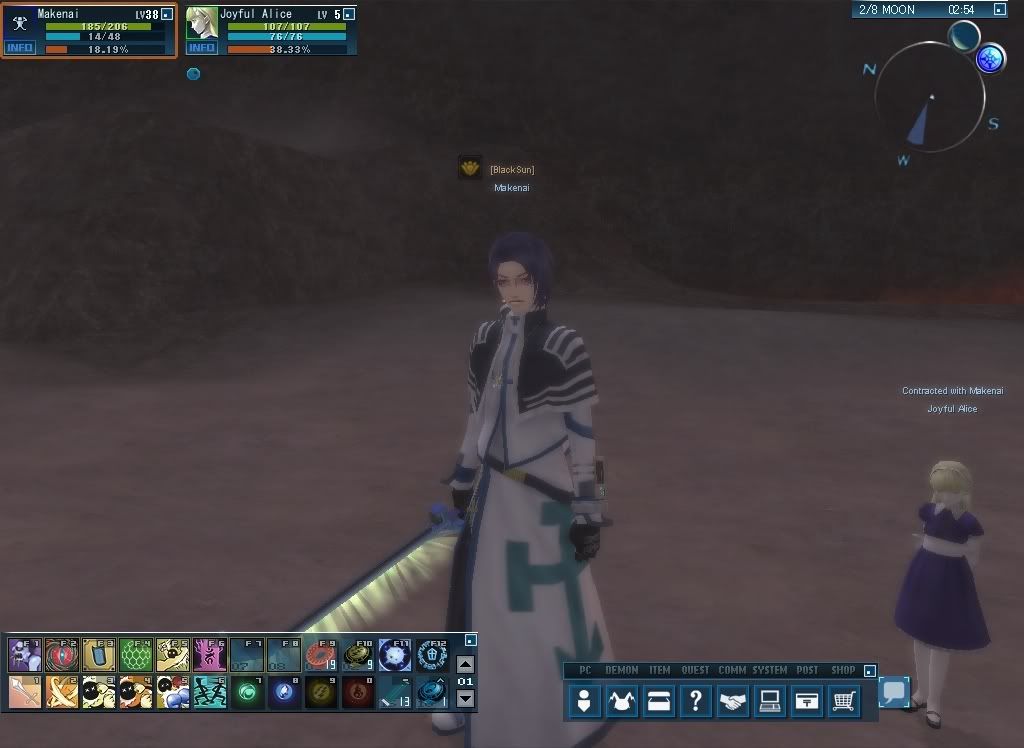Activate the green honeycomb skill on F4
Image resolution: width=1024 pixels, height=748 pixels.
pos(136,655)
